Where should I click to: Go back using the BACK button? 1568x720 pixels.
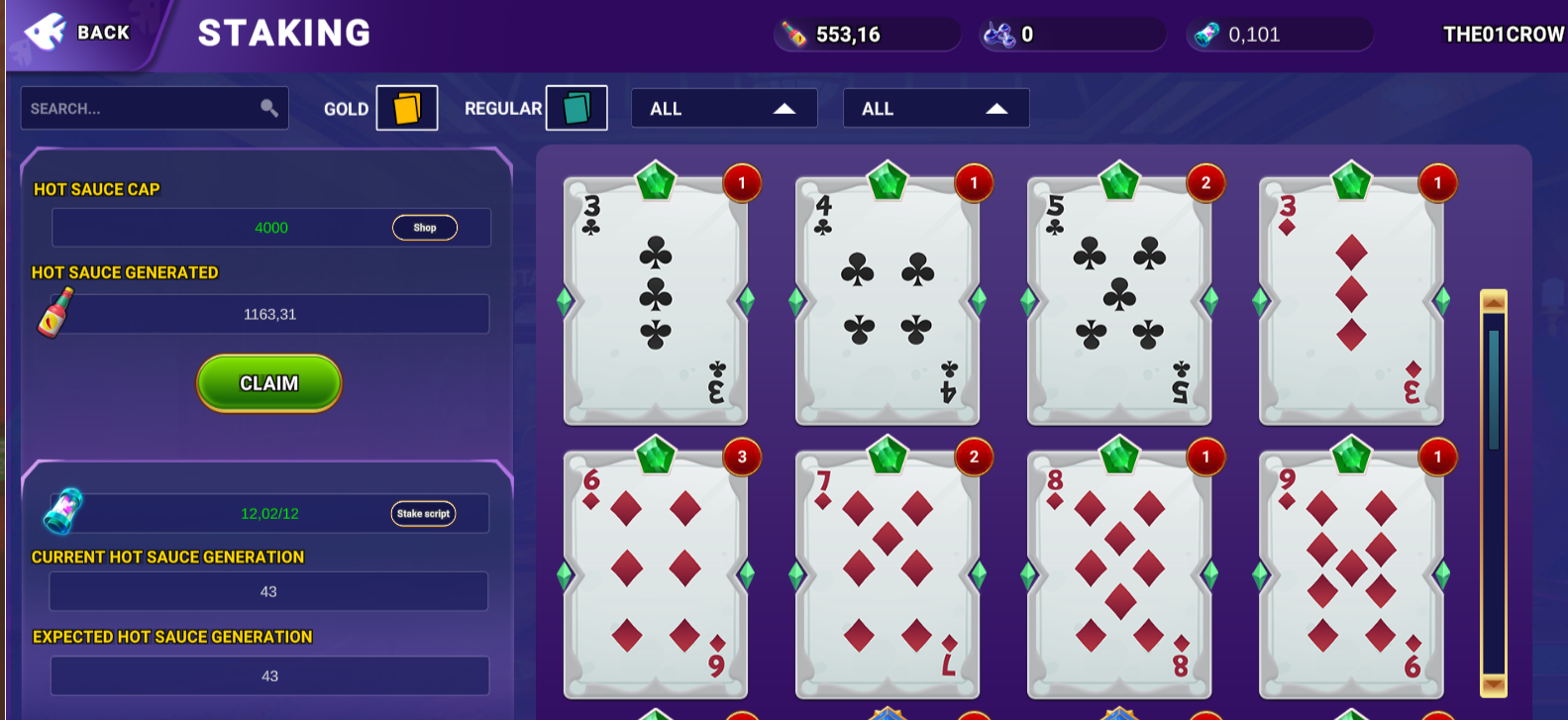[80, 33]
